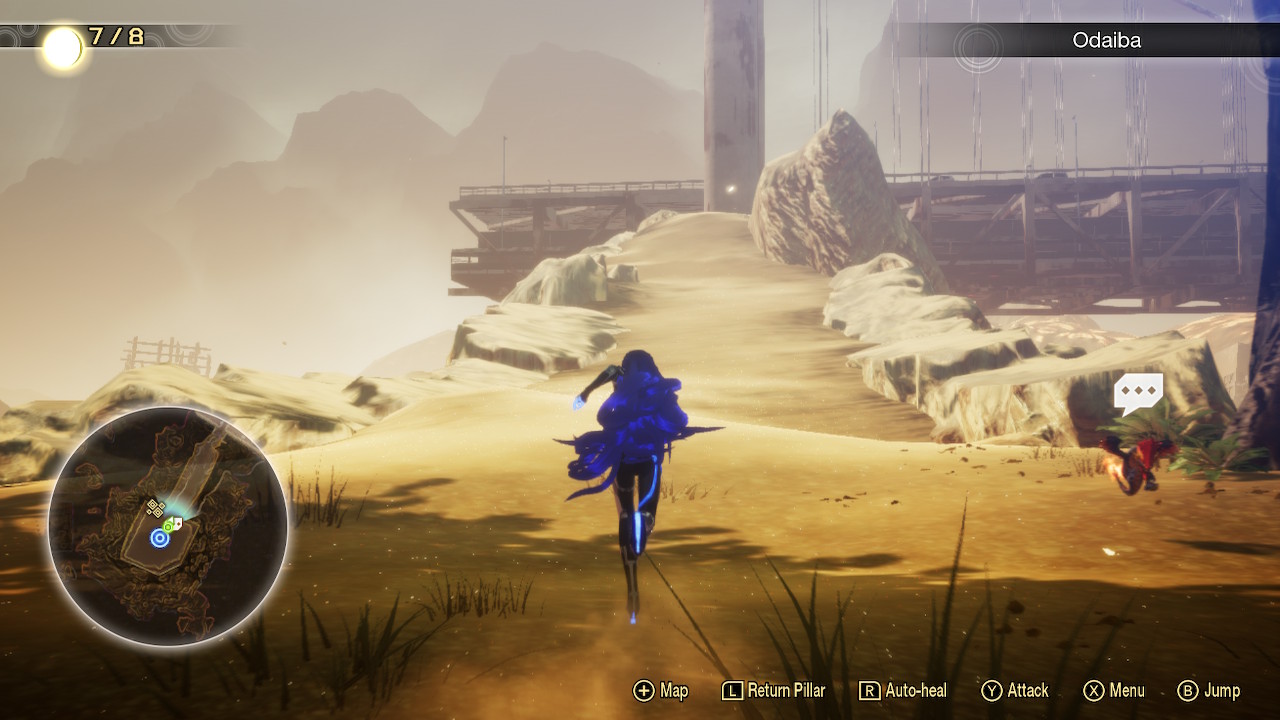Click the glowing moon phase icon
This screenshot has height=720, width=1280.
click(62, 47)
